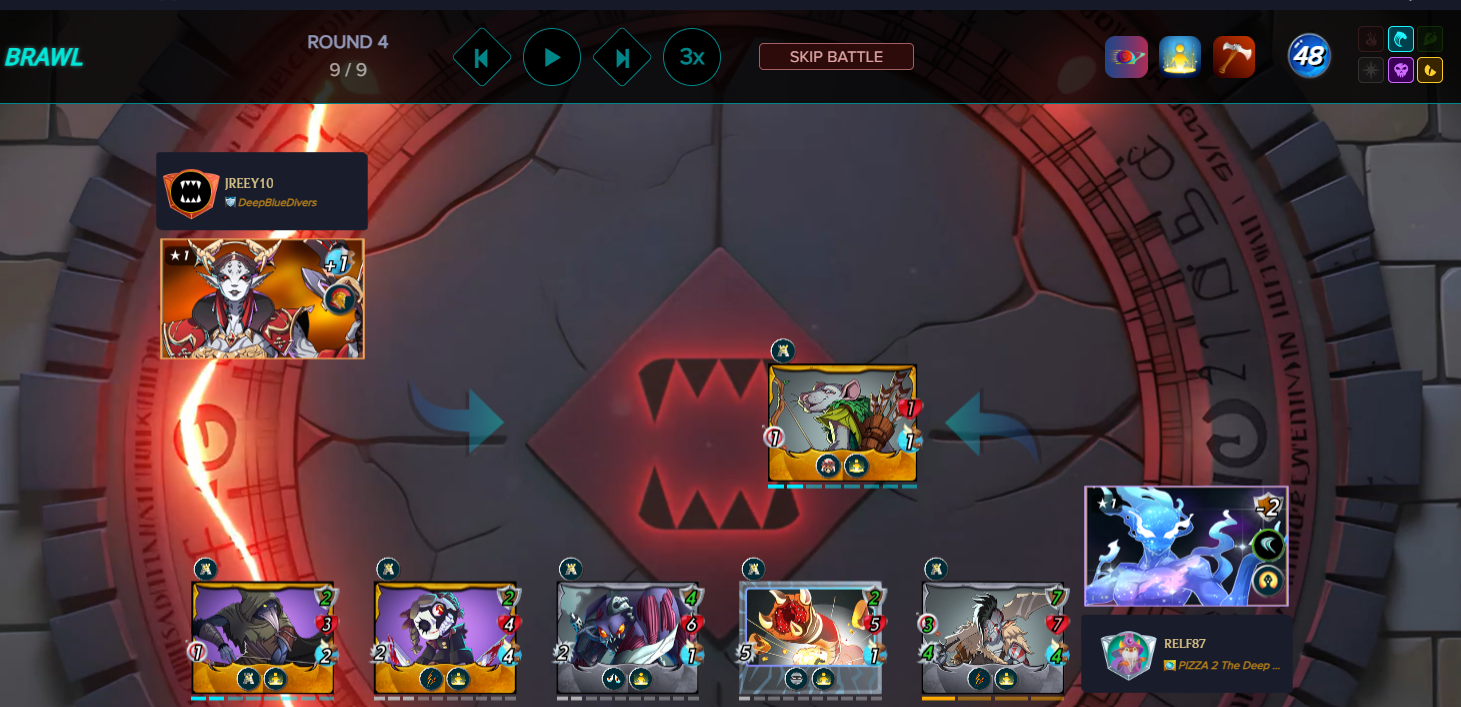Open JREEY10's player profile panel
Screen dimensions: 1461x707
click(x=262, y=191)
